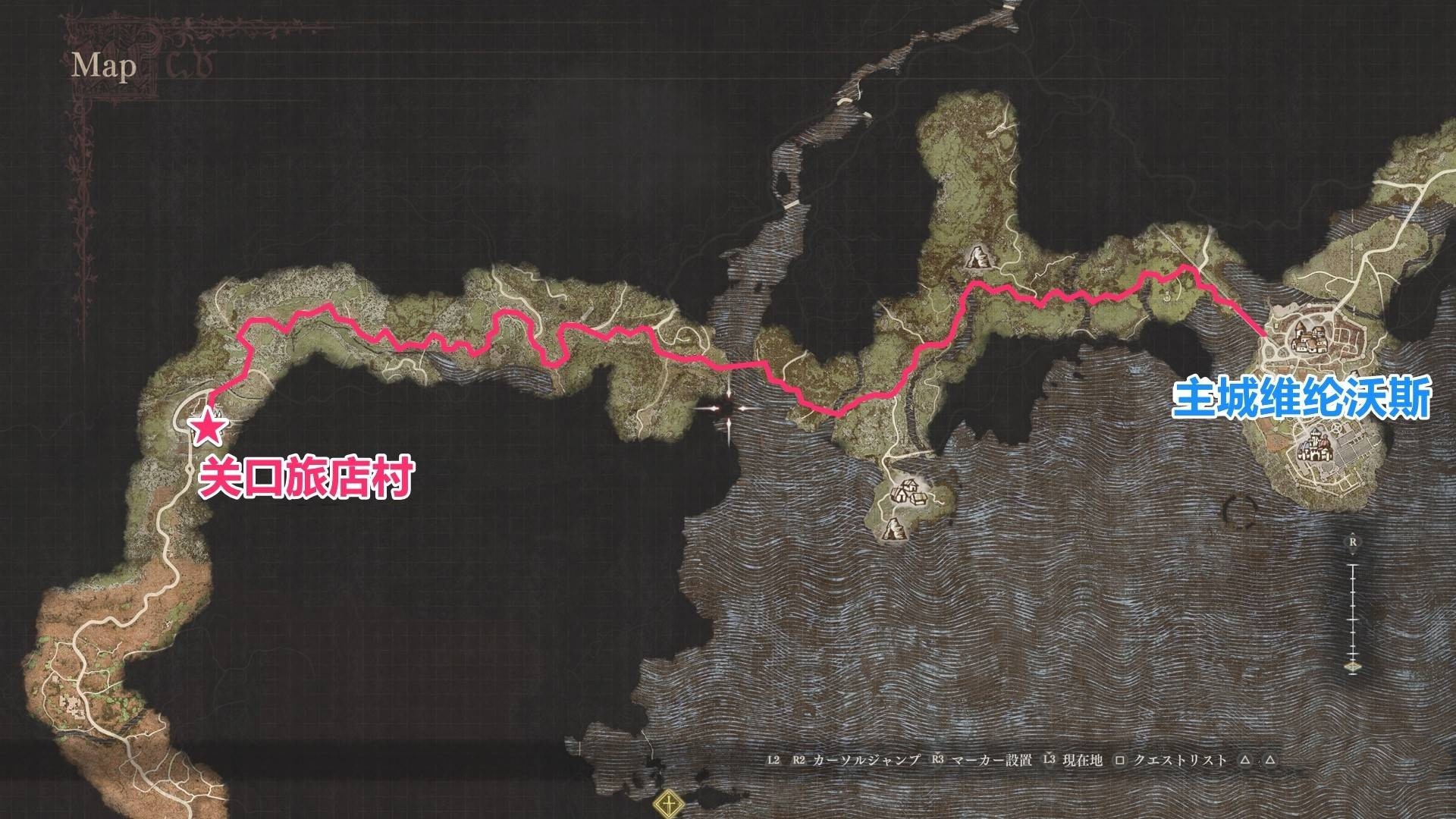Click the L3 現在地 control hint
This screenshot has width=1456, height=819.
tap(1071, 761)
